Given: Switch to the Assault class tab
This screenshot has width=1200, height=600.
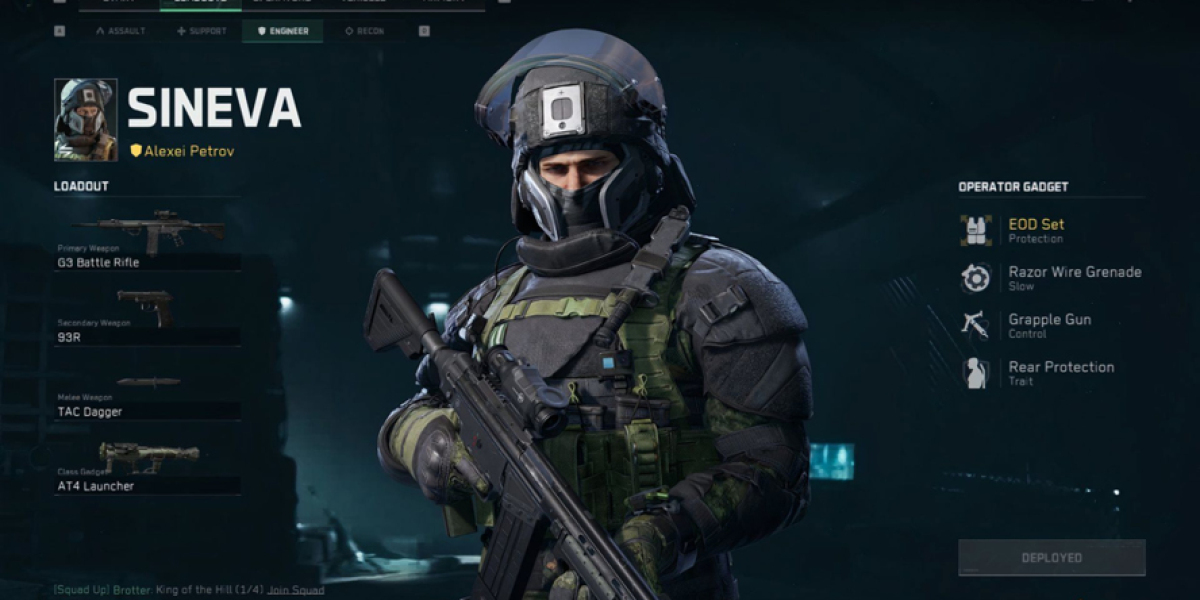Looking at the screenshot, I should 120,31.
